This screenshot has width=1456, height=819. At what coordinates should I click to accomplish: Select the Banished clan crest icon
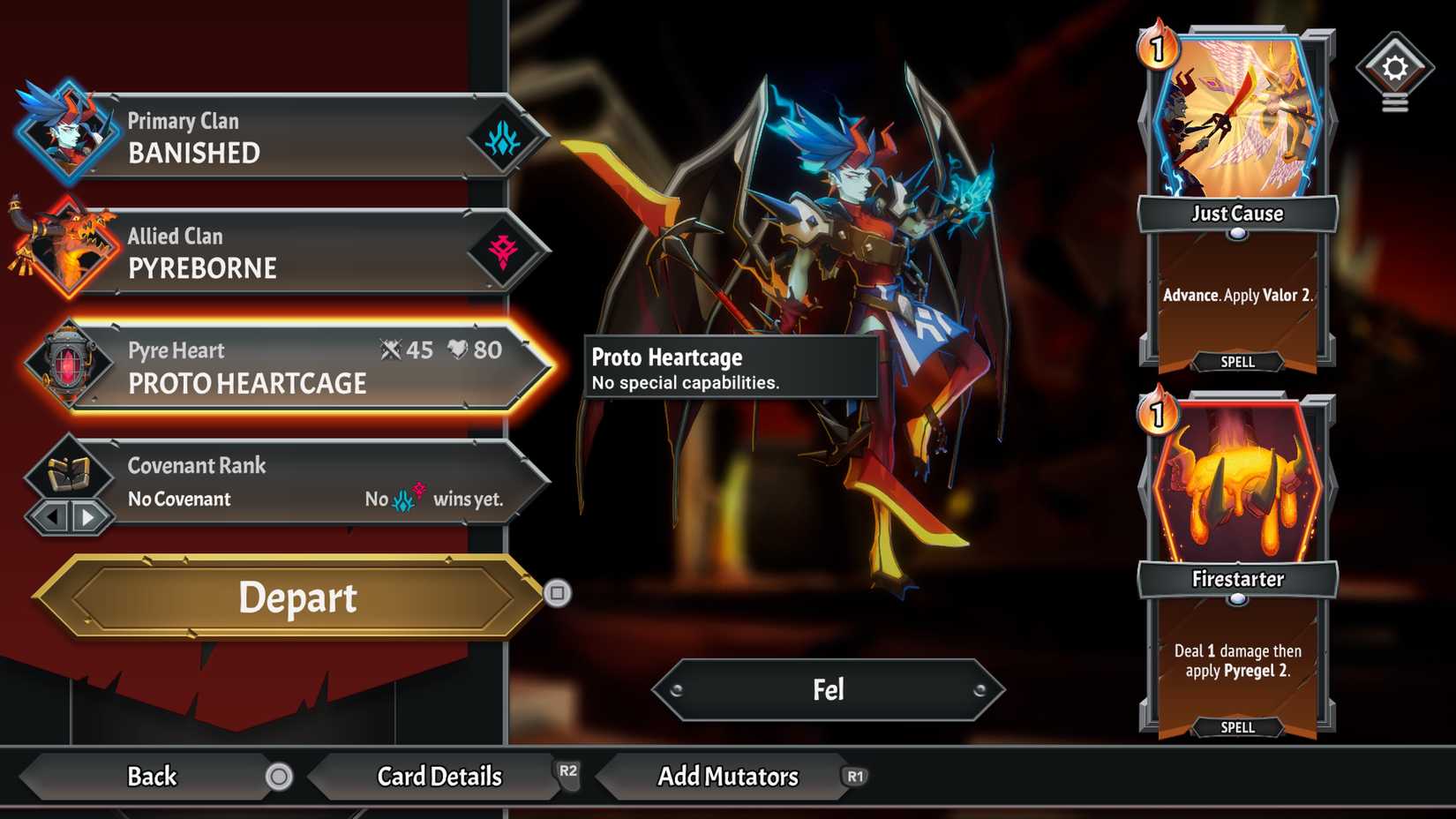pos(502,137)
